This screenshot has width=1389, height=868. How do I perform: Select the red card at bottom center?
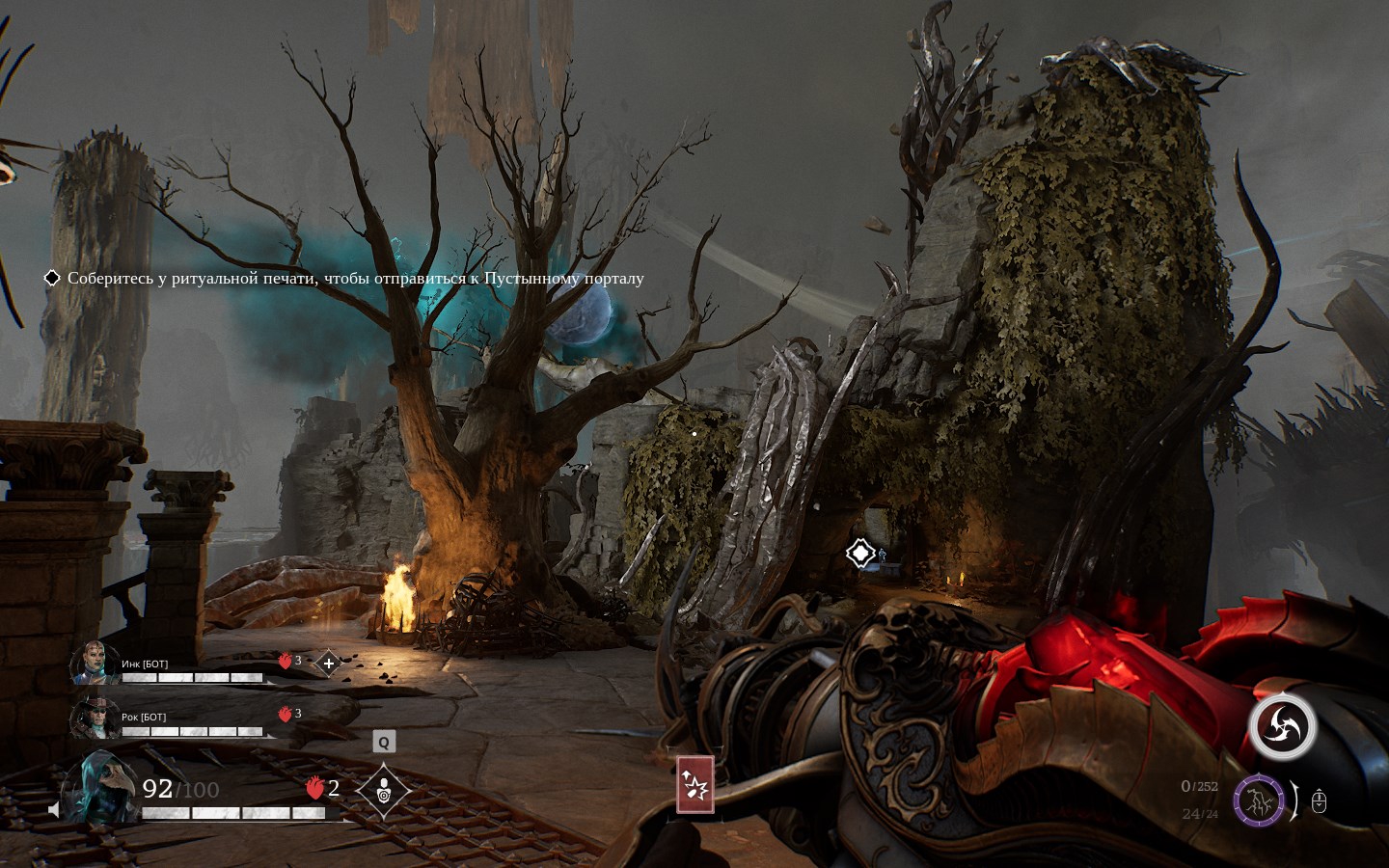pyautogui.click(x=694, y=784)
